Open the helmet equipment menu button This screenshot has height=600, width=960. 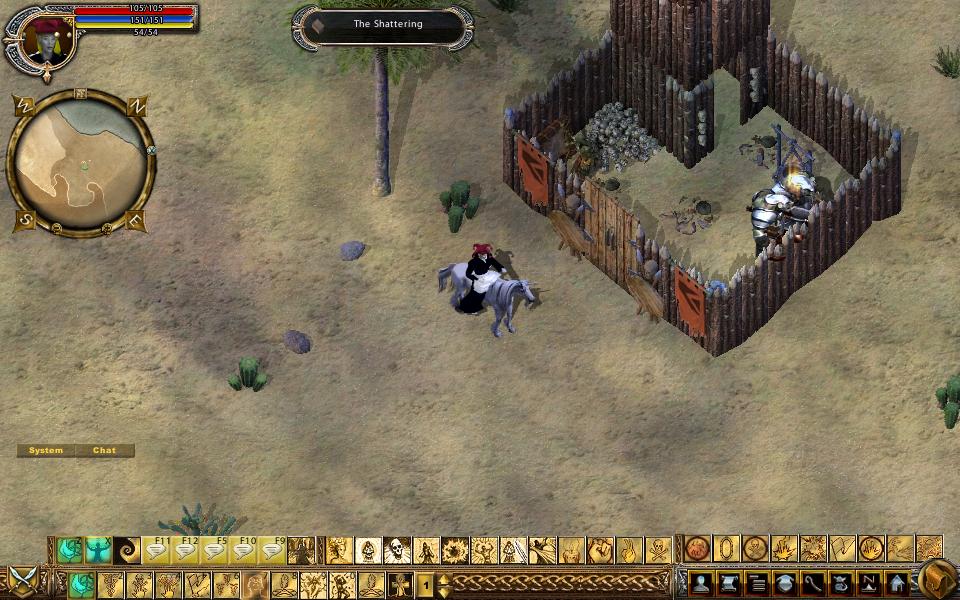(785, 584)
